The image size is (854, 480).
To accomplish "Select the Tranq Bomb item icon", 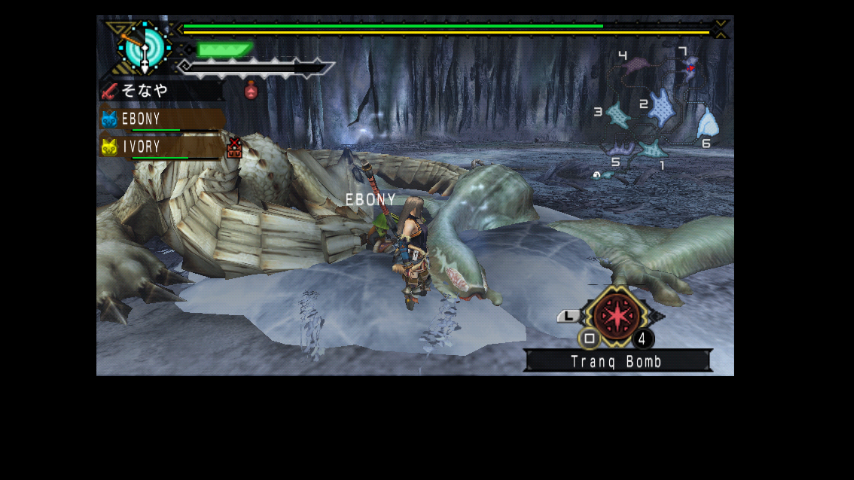I will [x=616, y=316].
